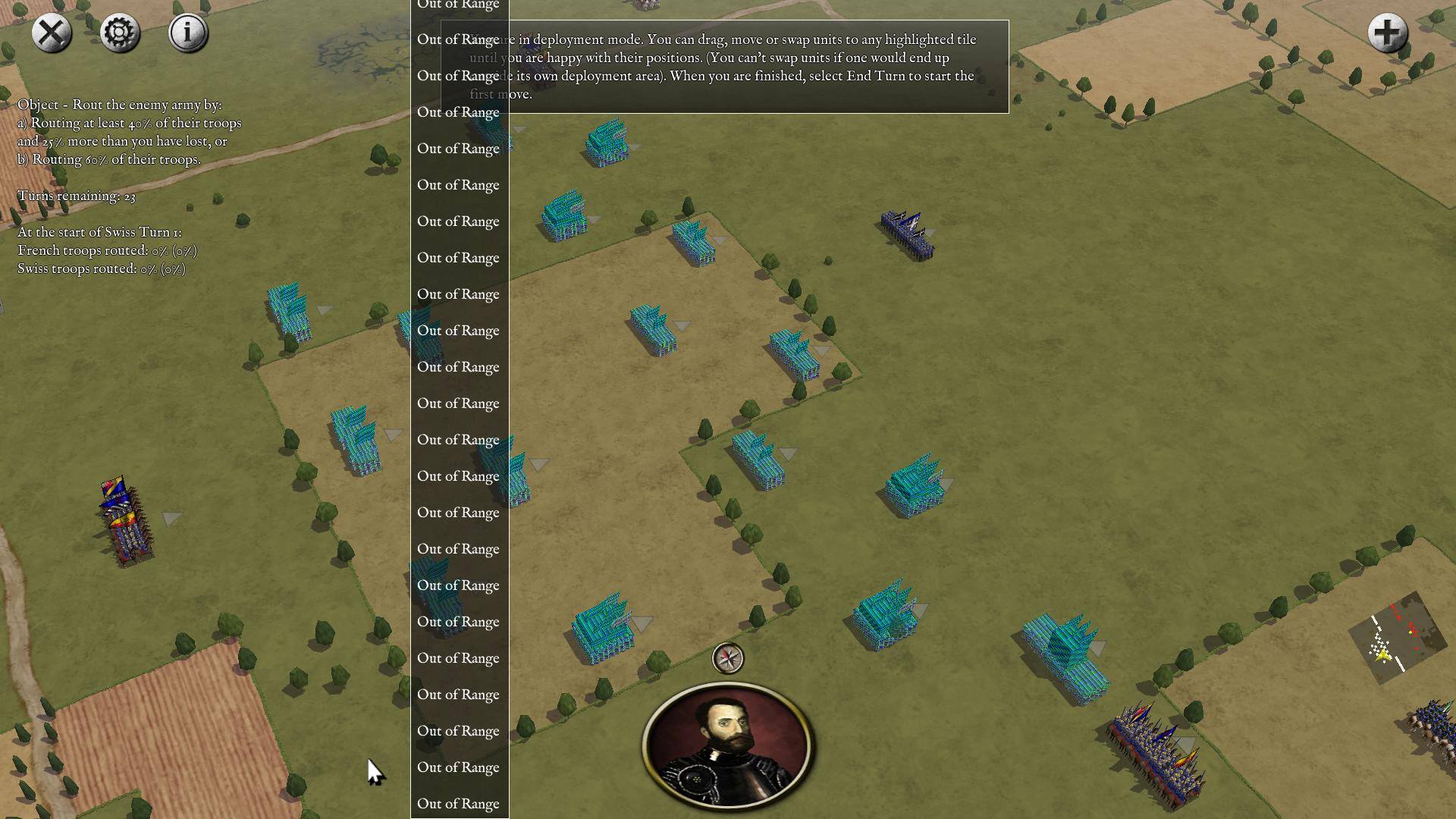This screenshot has width=1456, height=819.
Task: Click the "Swiss troops routed" stat line
Action: click(102, 268)
